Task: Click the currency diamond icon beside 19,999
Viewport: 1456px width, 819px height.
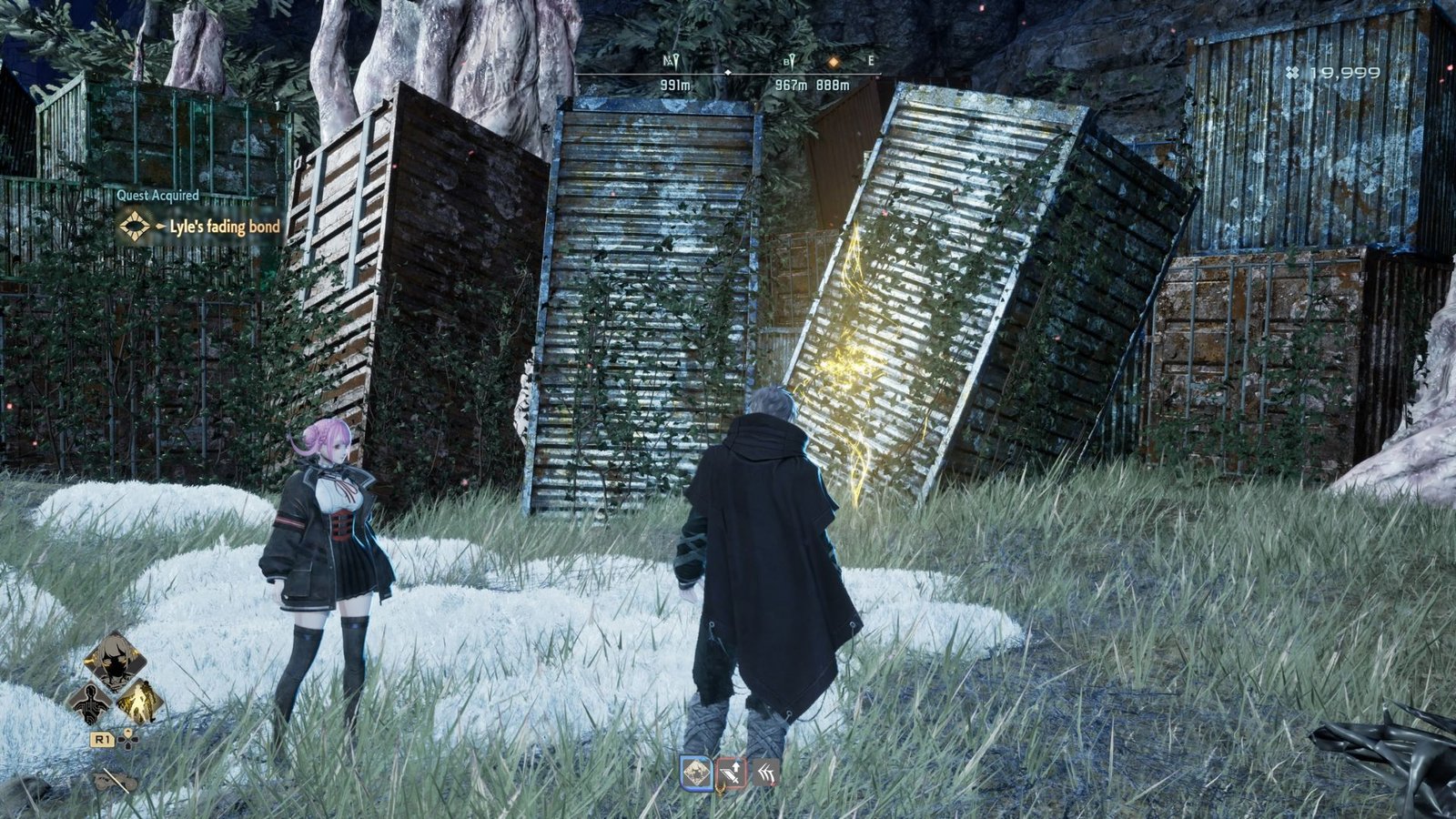Action: (x=1292, y=74)
